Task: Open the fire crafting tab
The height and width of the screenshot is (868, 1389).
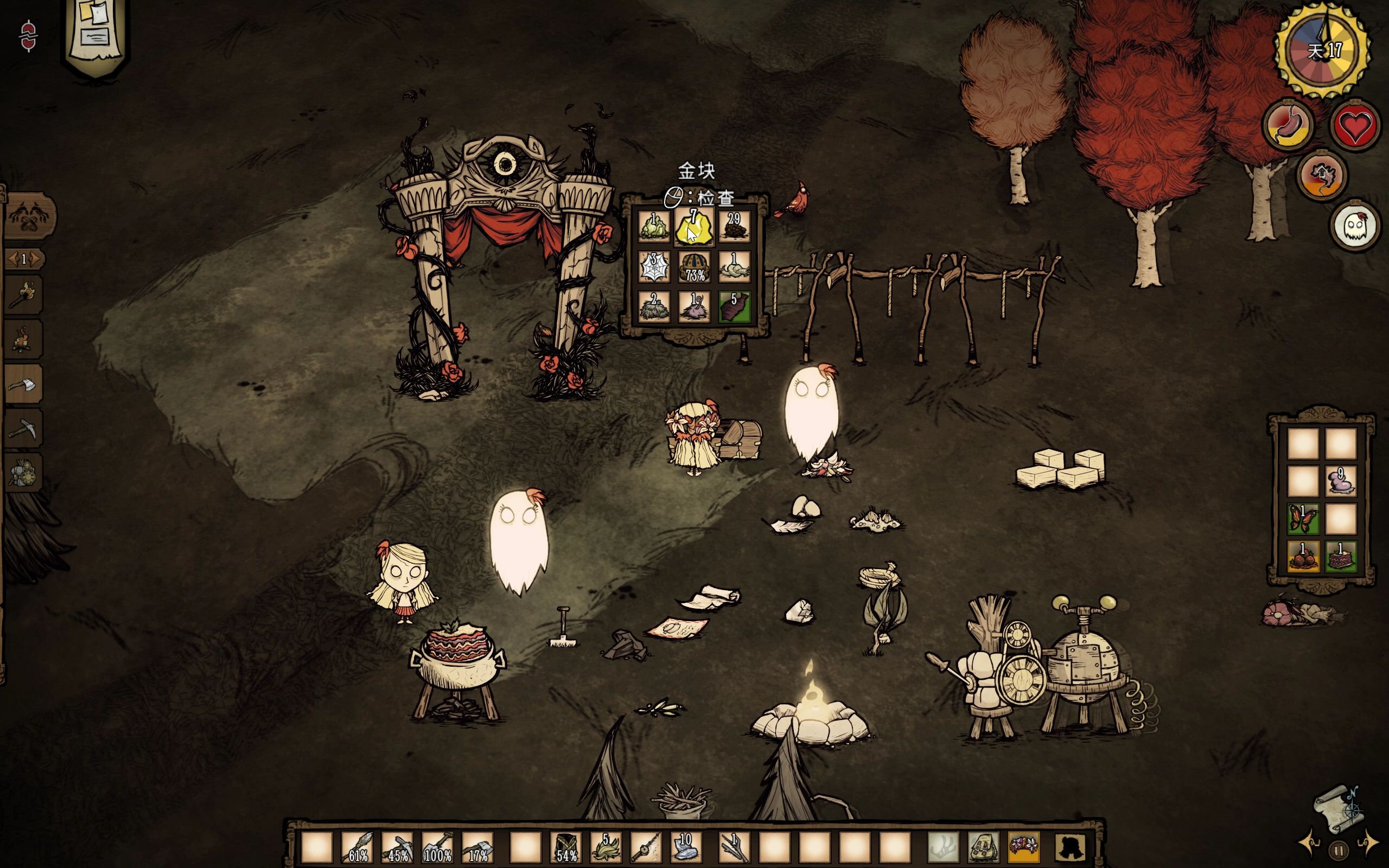Action: (x=23, y=340)
